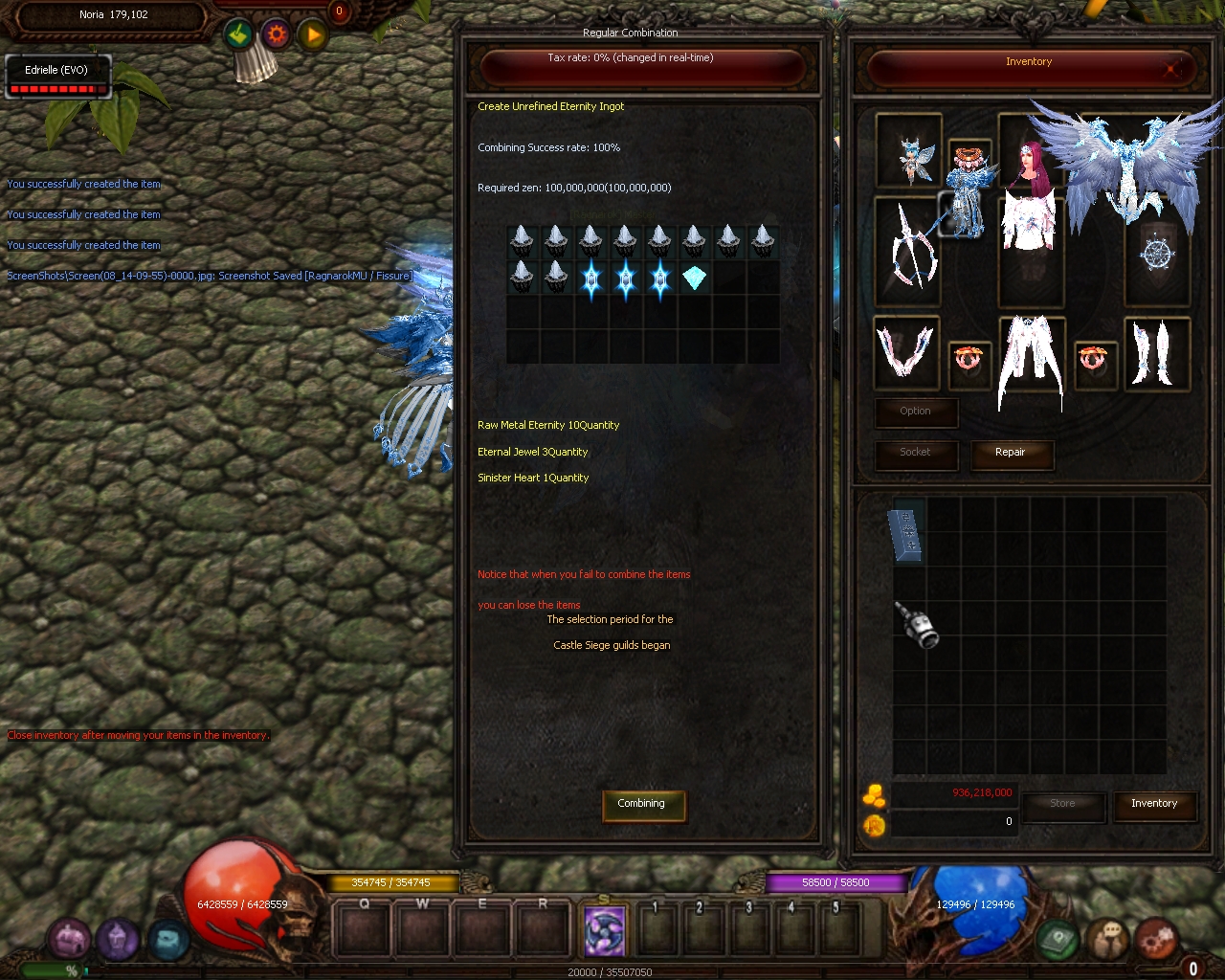Select the equipped gloves slot
The height and width of the screenshot is (980, 1225).
pyautogui.click(x=905, y=349)
